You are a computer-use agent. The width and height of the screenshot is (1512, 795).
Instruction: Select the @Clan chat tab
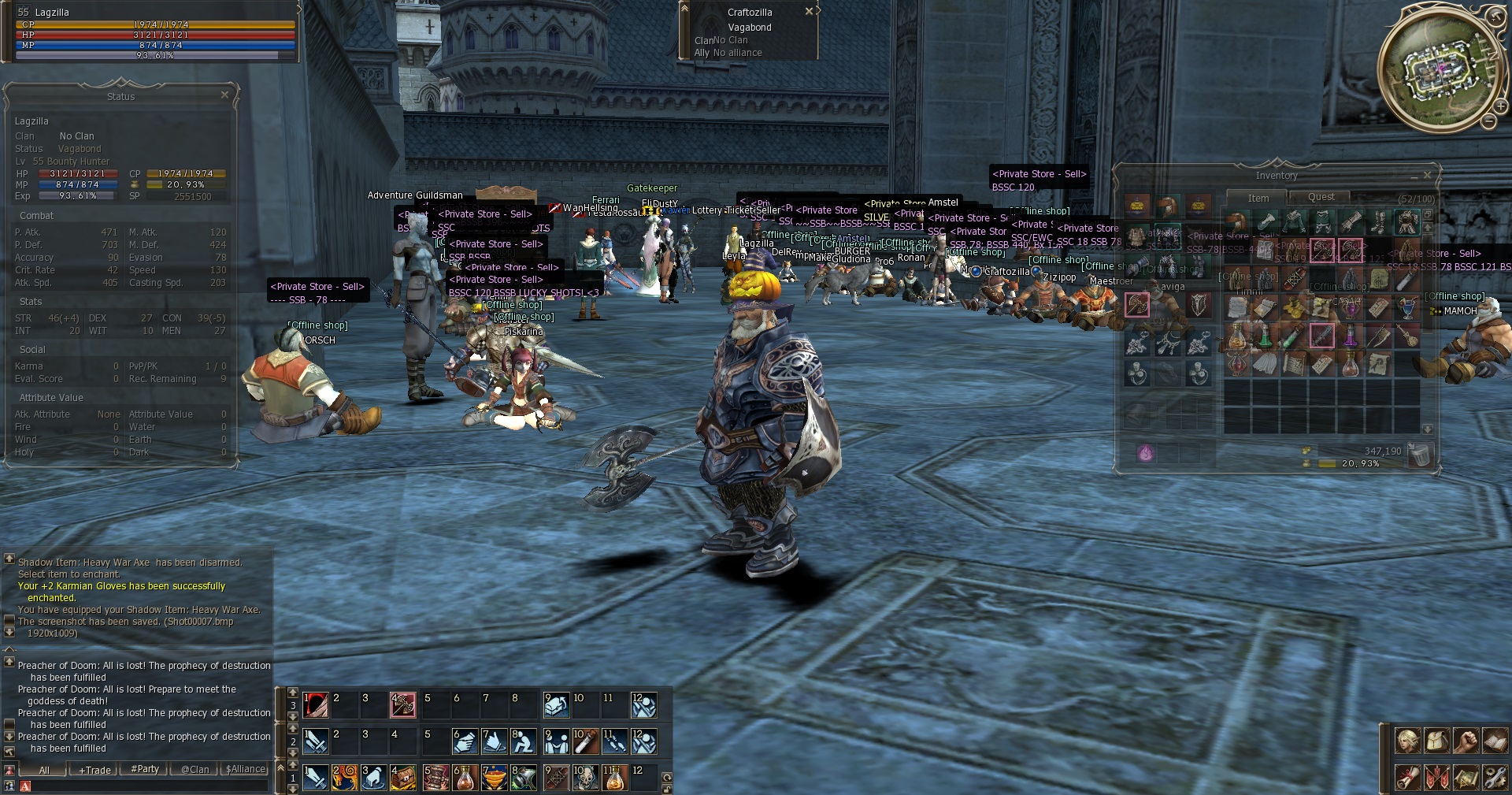click(195, 770)
